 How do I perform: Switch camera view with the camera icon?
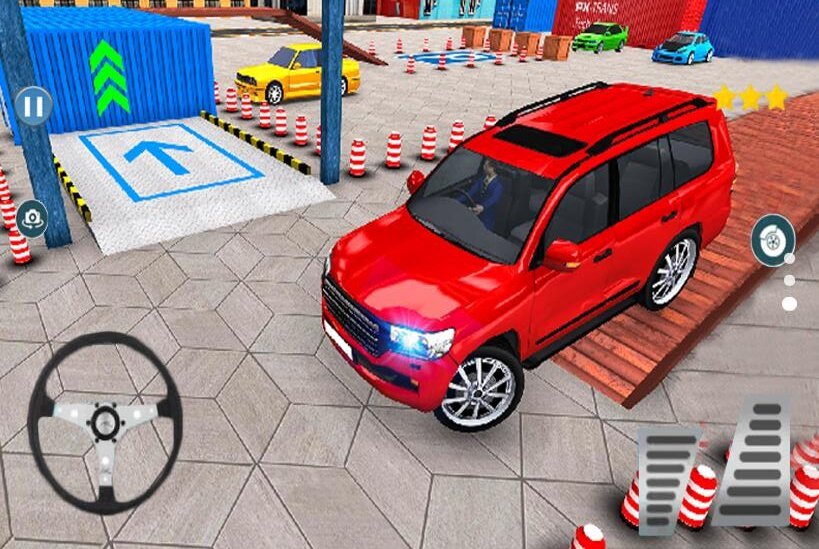(x=32, y=217)
